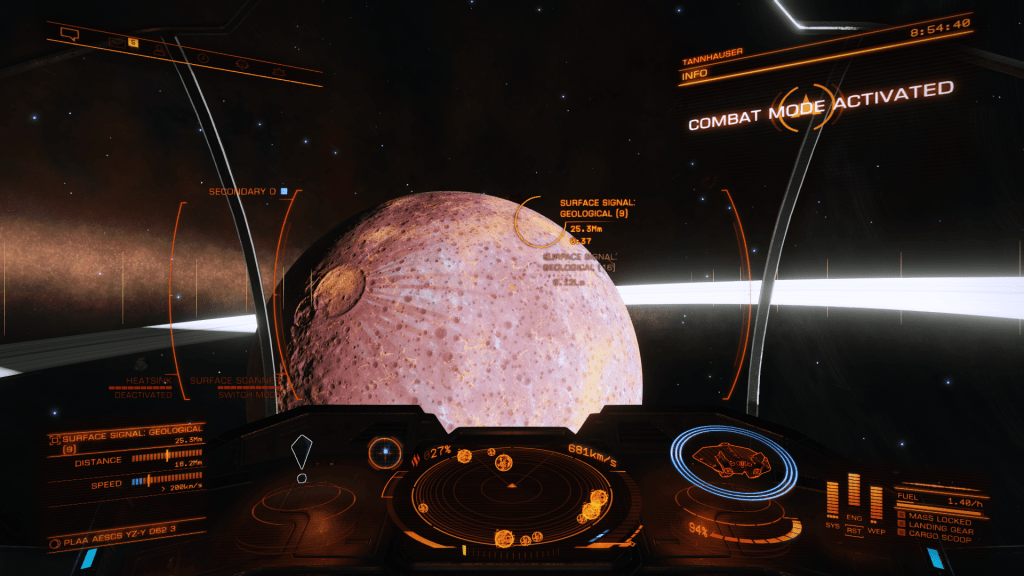1024x576 pixels.
Task: Reset power distribution with RST
Action: click(854, 531)
